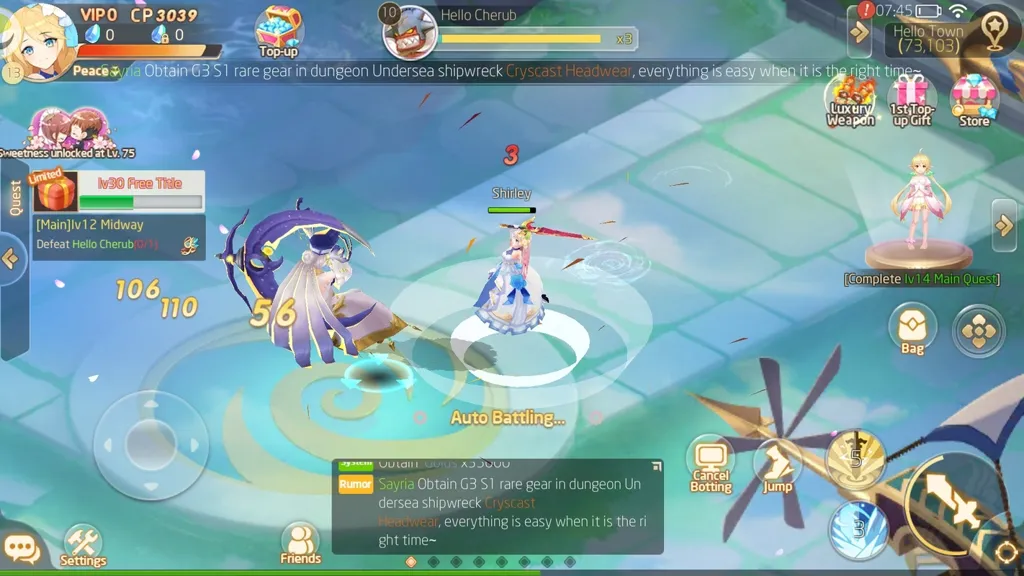Select the Lv12 Midway main quest tracker
Image resolution: width=1024 pixels, height=576 pixels.
[119, 235]
